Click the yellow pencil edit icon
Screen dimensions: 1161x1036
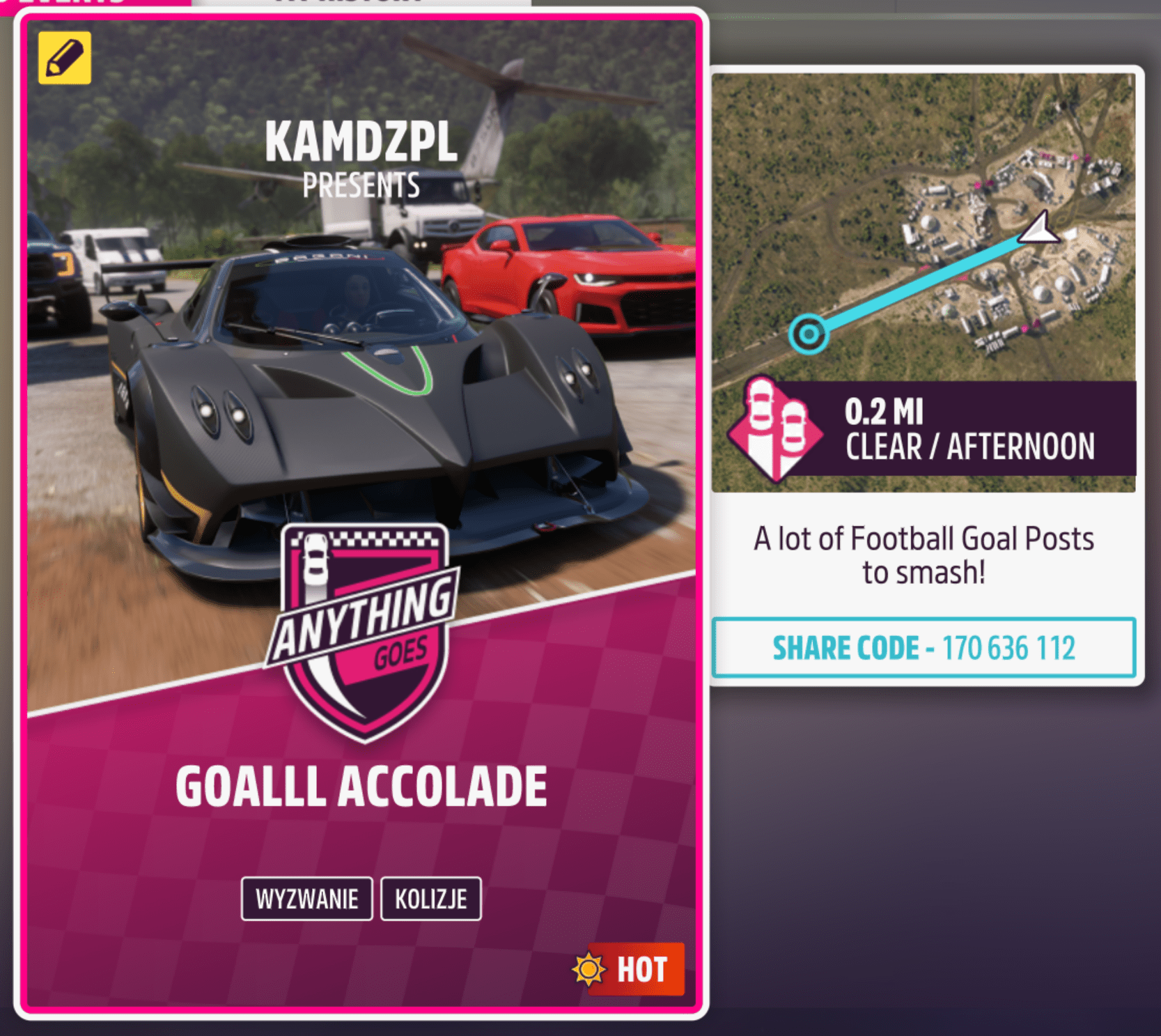(x=63, y=58)
